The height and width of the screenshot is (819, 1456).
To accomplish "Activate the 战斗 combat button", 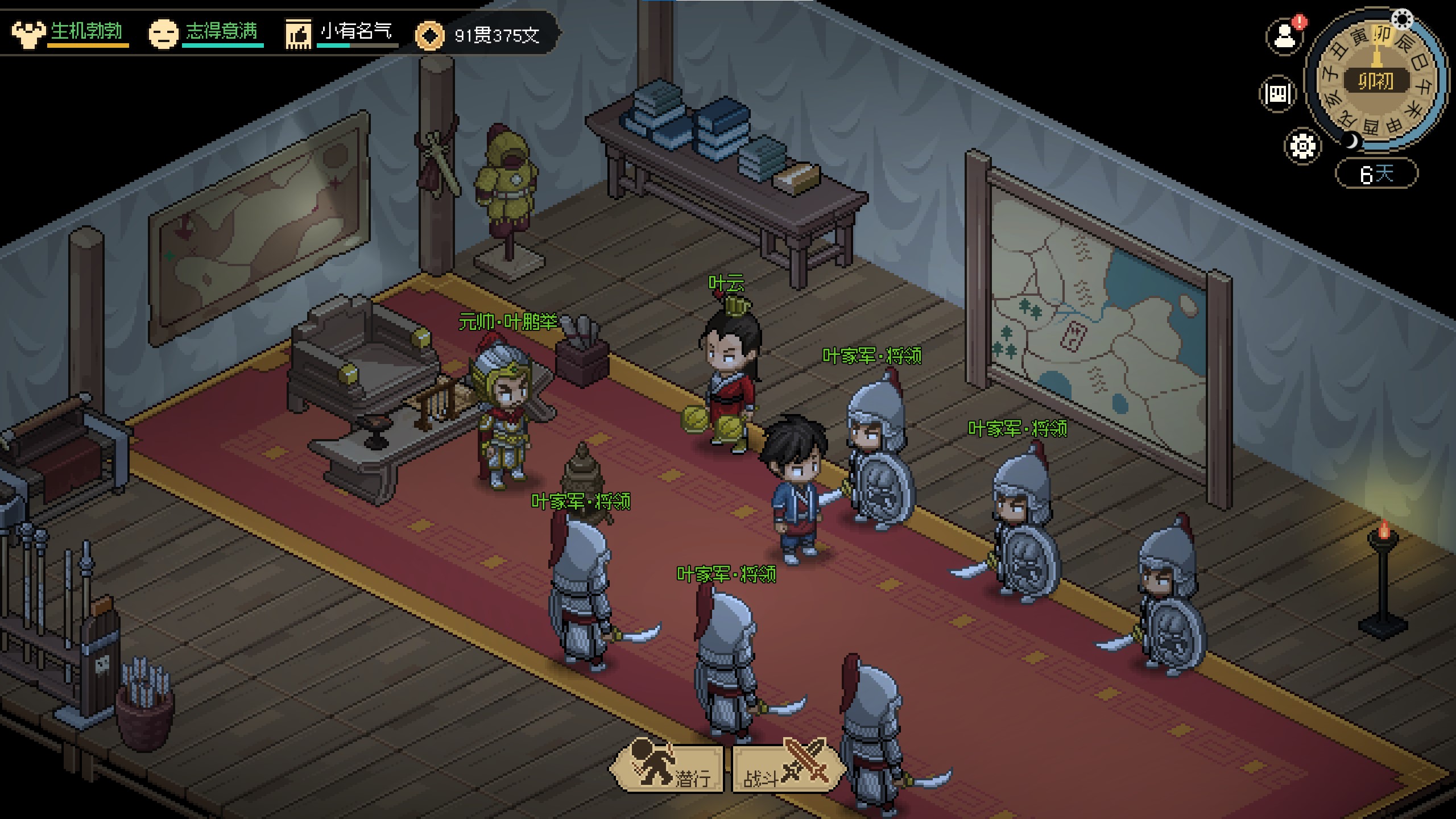I will [x=787, y=769].
